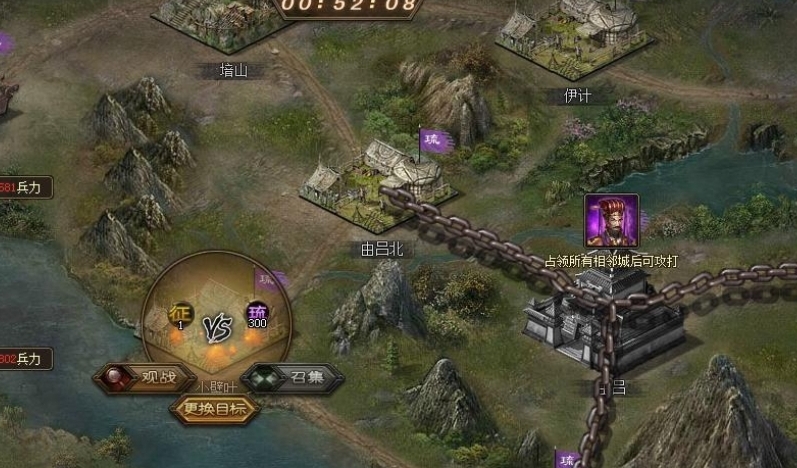Activate the 召集 (rally) button
The height and width of the screenshot is (468, 797).
coord(292,378)
